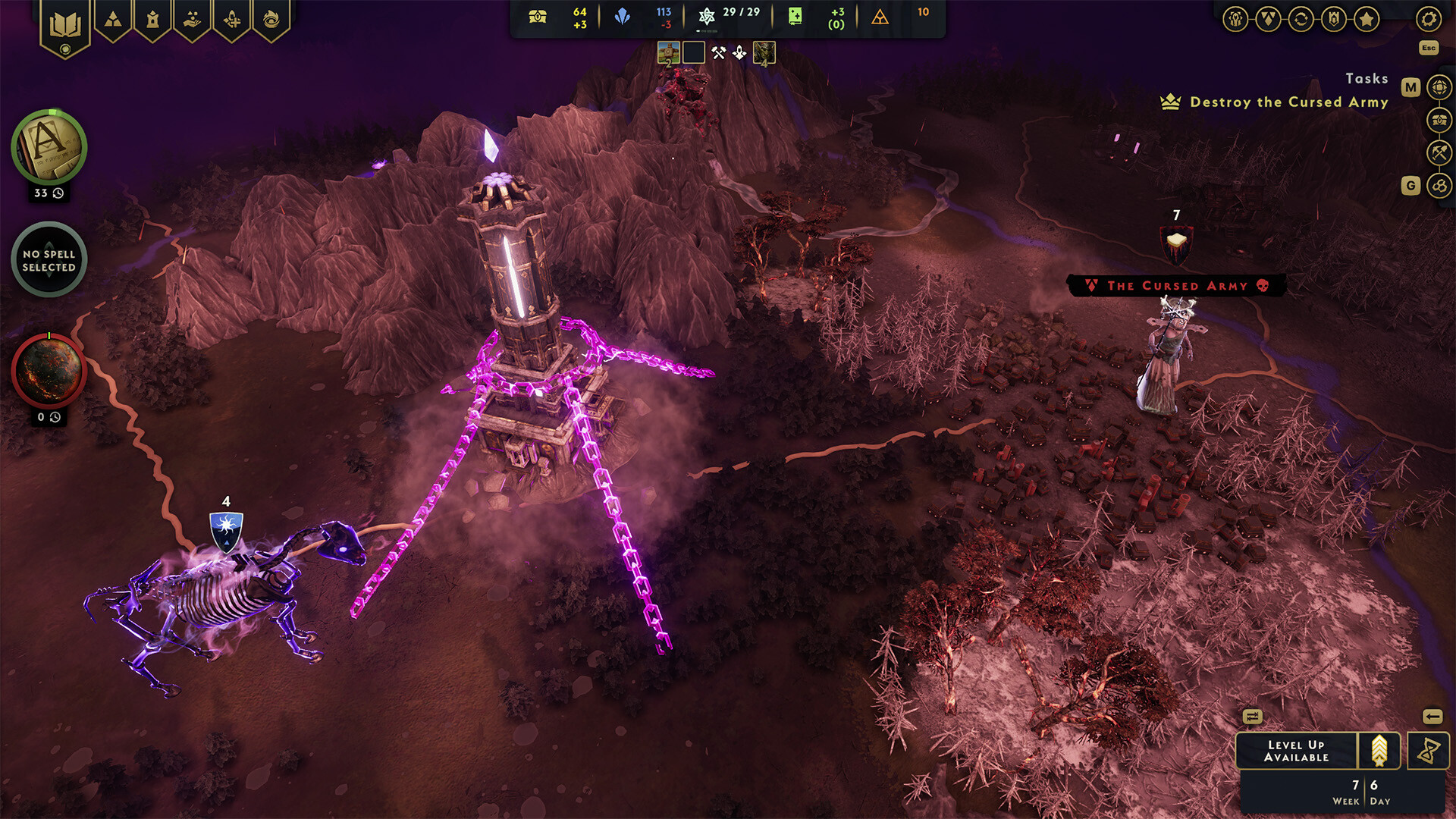Click the treasure chest sidebar icon
Viewport: 1456px width, 819px height.
[1439, 119]
